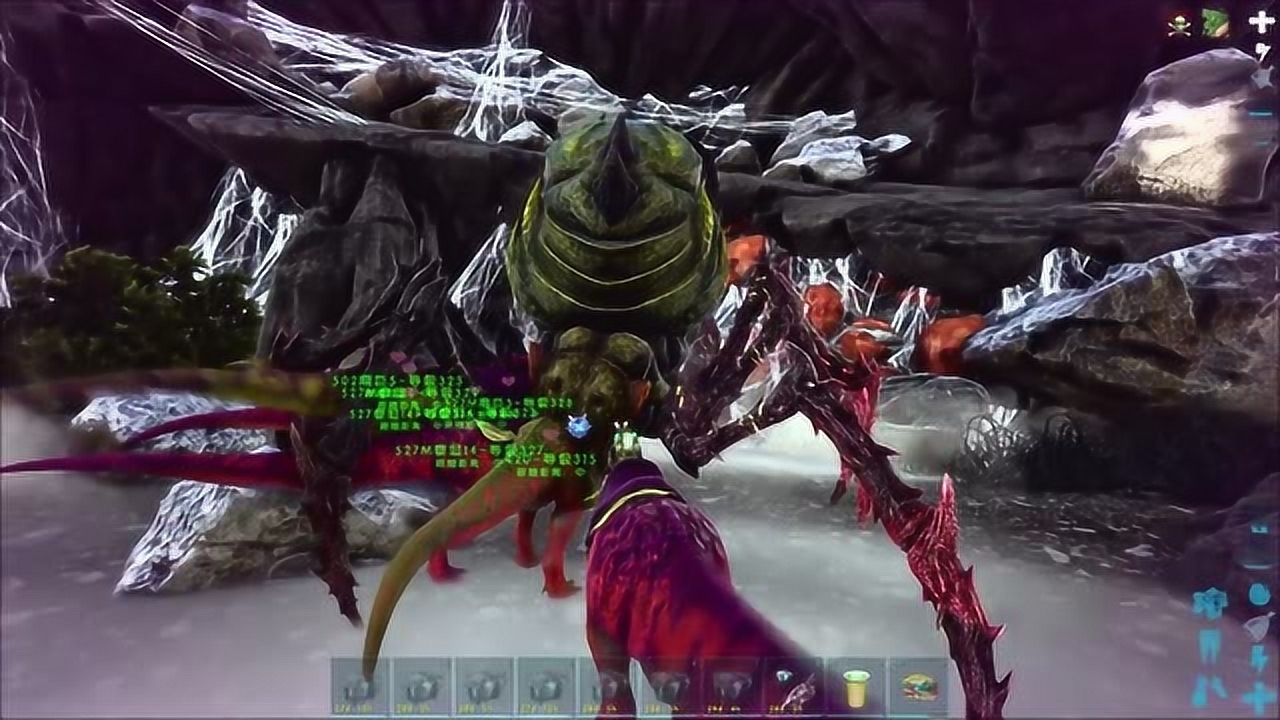Click the skull and crossbones status icon
Viewport: 1280px width, 720px height.
1180,26
